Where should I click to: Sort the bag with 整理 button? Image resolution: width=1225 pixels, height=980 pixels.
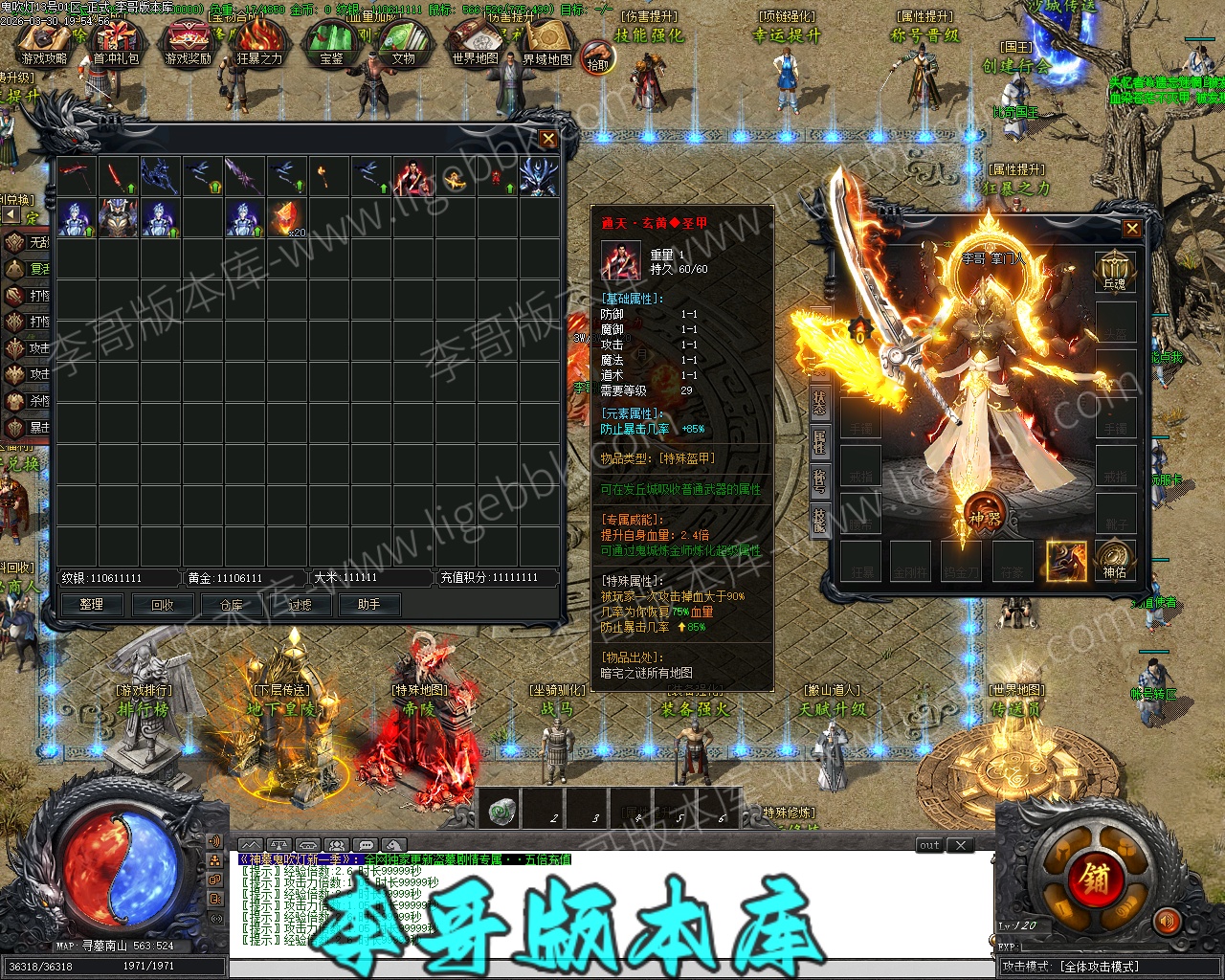[x=92, y=605]
